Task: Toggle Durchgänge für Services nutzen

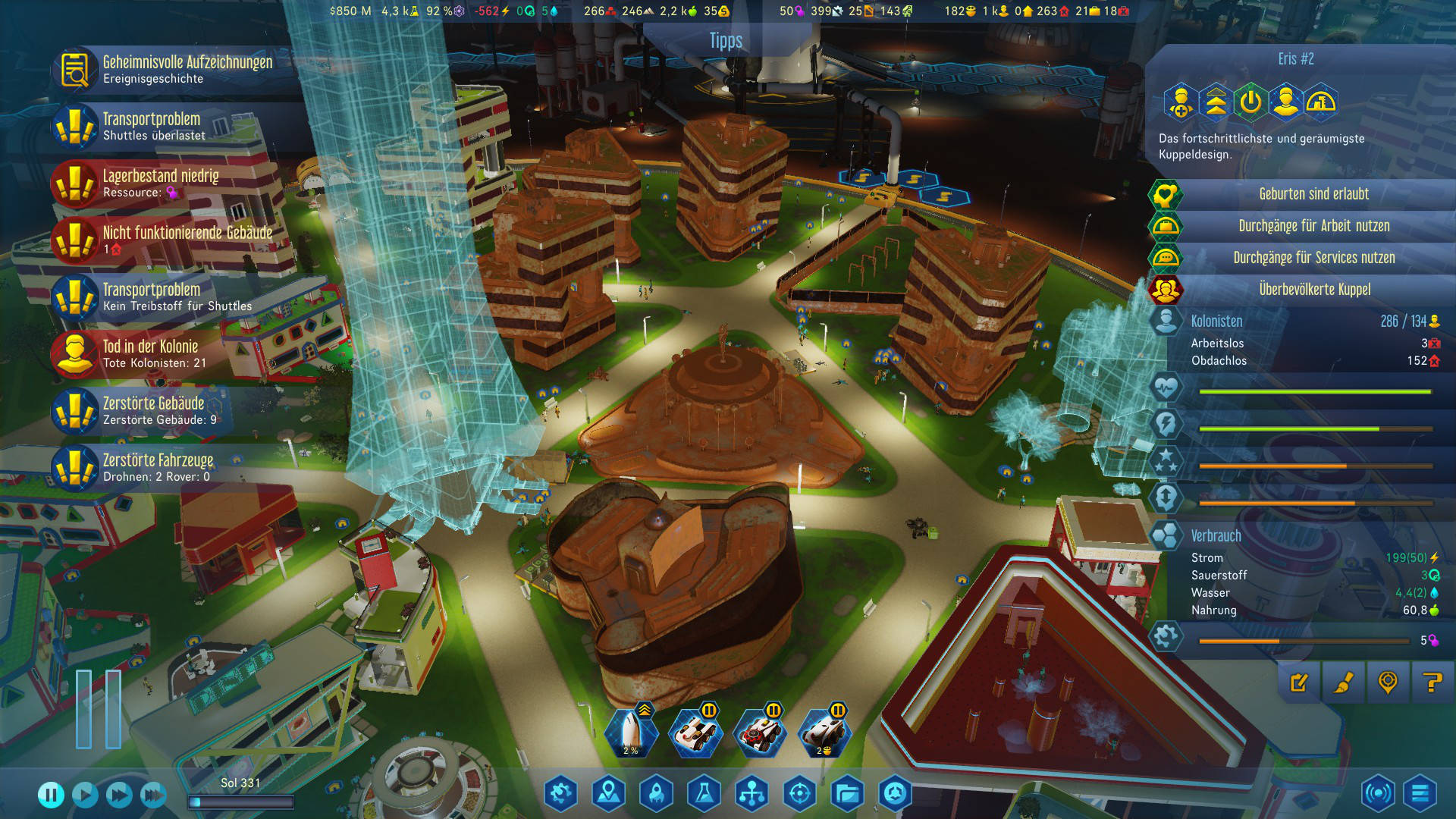Action: click(x=1313, y=258)
